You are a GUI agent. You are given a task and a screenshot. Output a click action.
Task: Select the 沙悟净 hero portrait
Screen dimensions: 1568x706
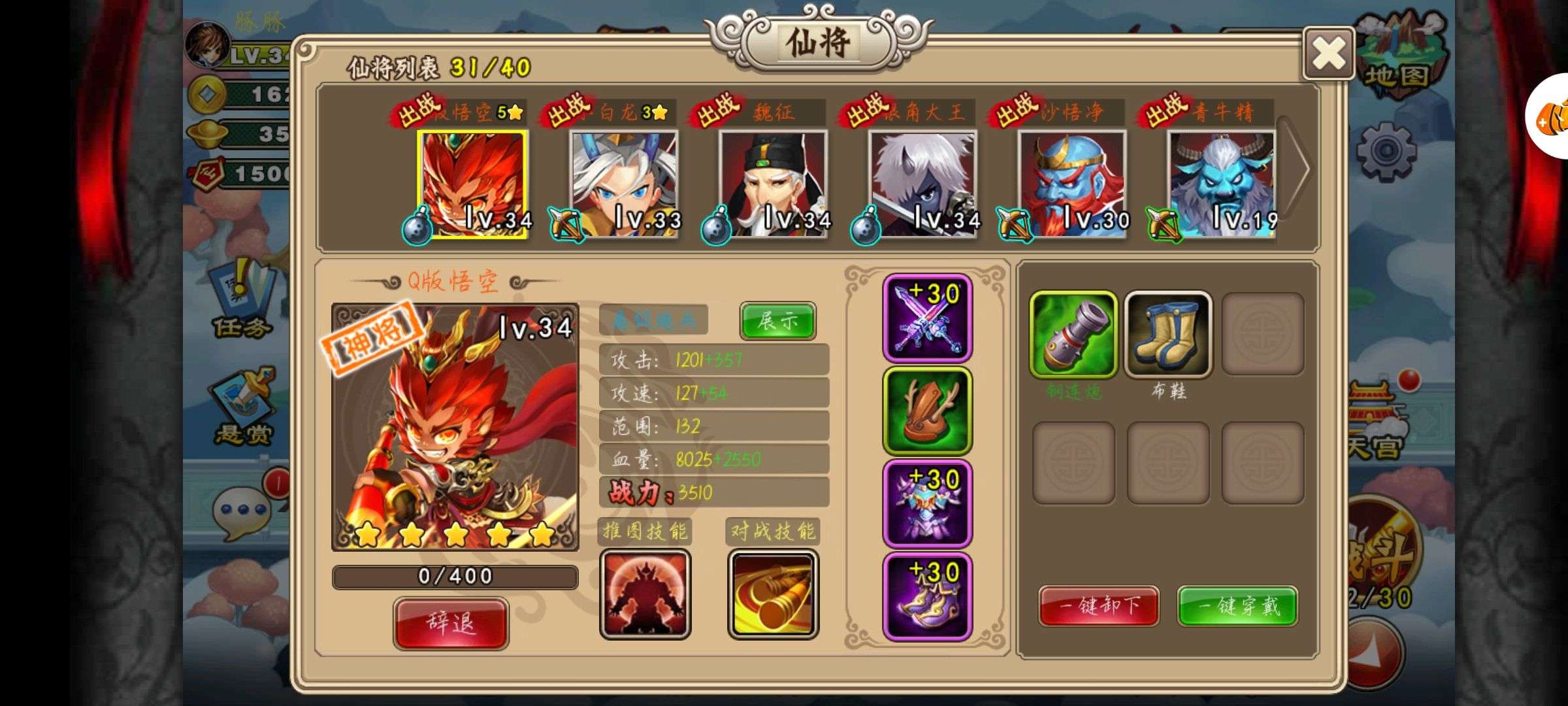1072,184
